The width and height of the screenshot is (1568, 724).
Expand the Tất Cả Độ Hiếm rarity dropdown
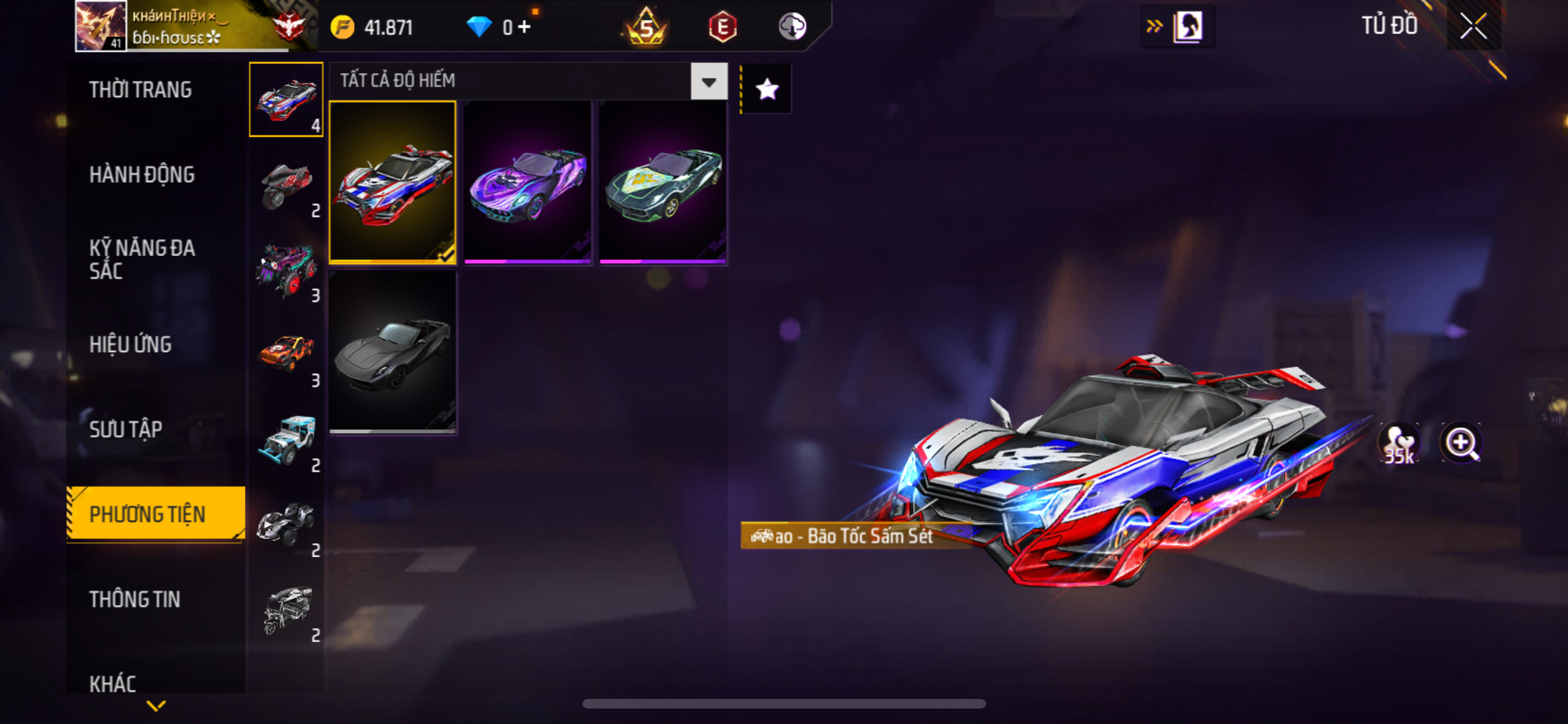(709, 81)
